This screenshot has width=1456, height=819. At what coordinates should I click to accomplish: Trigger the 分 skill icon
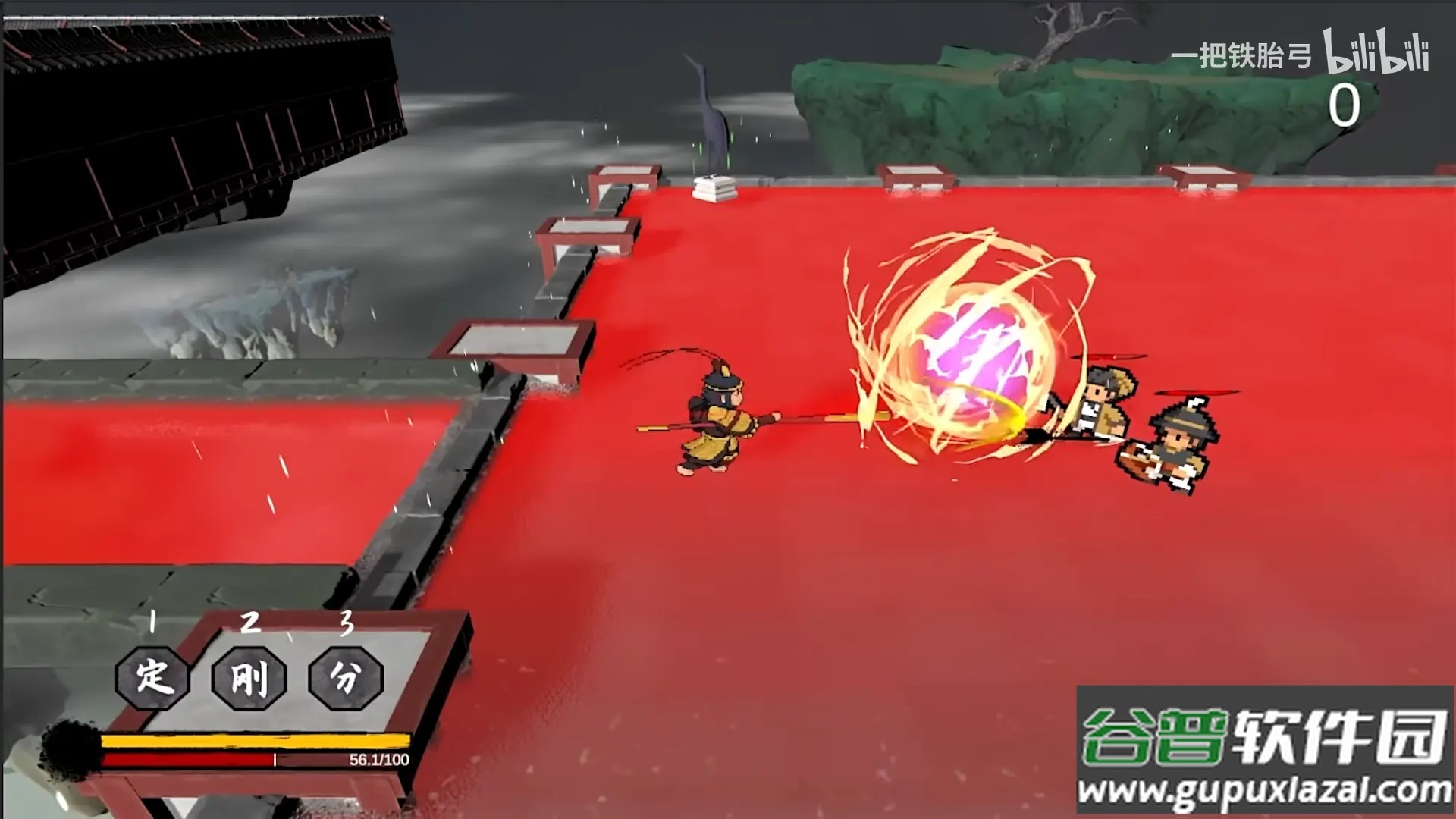(346, 676)
